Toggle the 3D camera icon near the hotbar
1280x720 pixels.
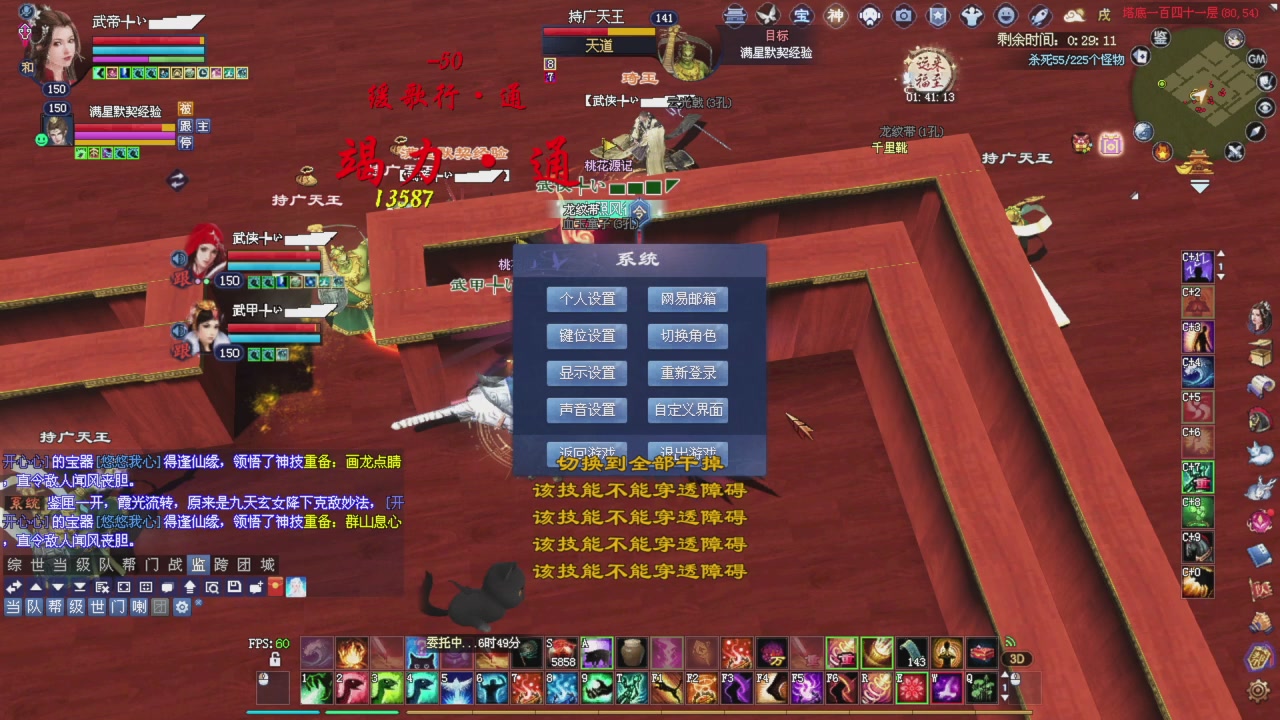pos(1018,658)
